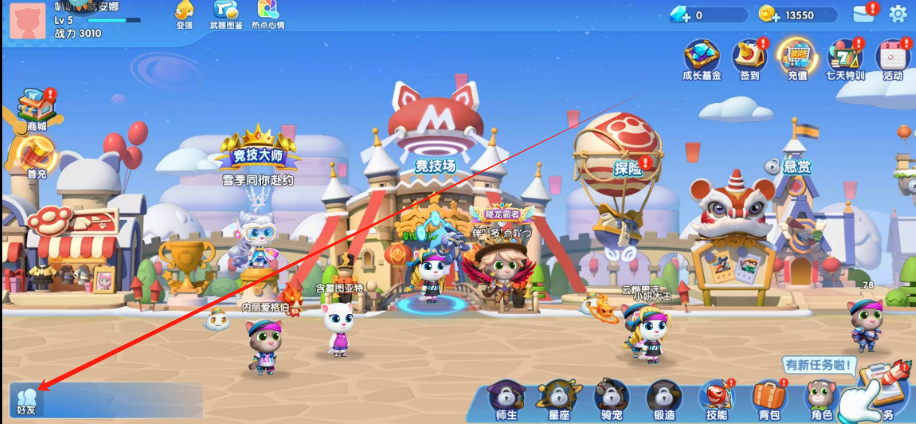Open the mail envelope inbox
This screenshot has width=916, height=424.
(x=863, y=14)
